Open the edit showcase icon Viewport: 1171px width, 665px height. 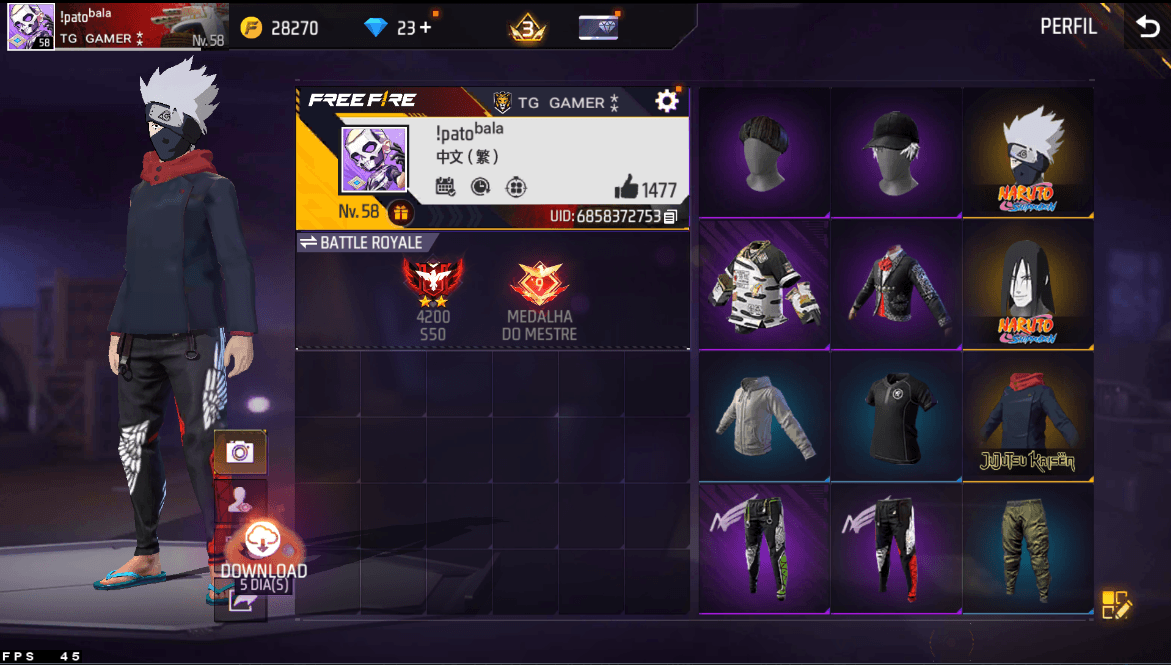[x=1116, y=605]
